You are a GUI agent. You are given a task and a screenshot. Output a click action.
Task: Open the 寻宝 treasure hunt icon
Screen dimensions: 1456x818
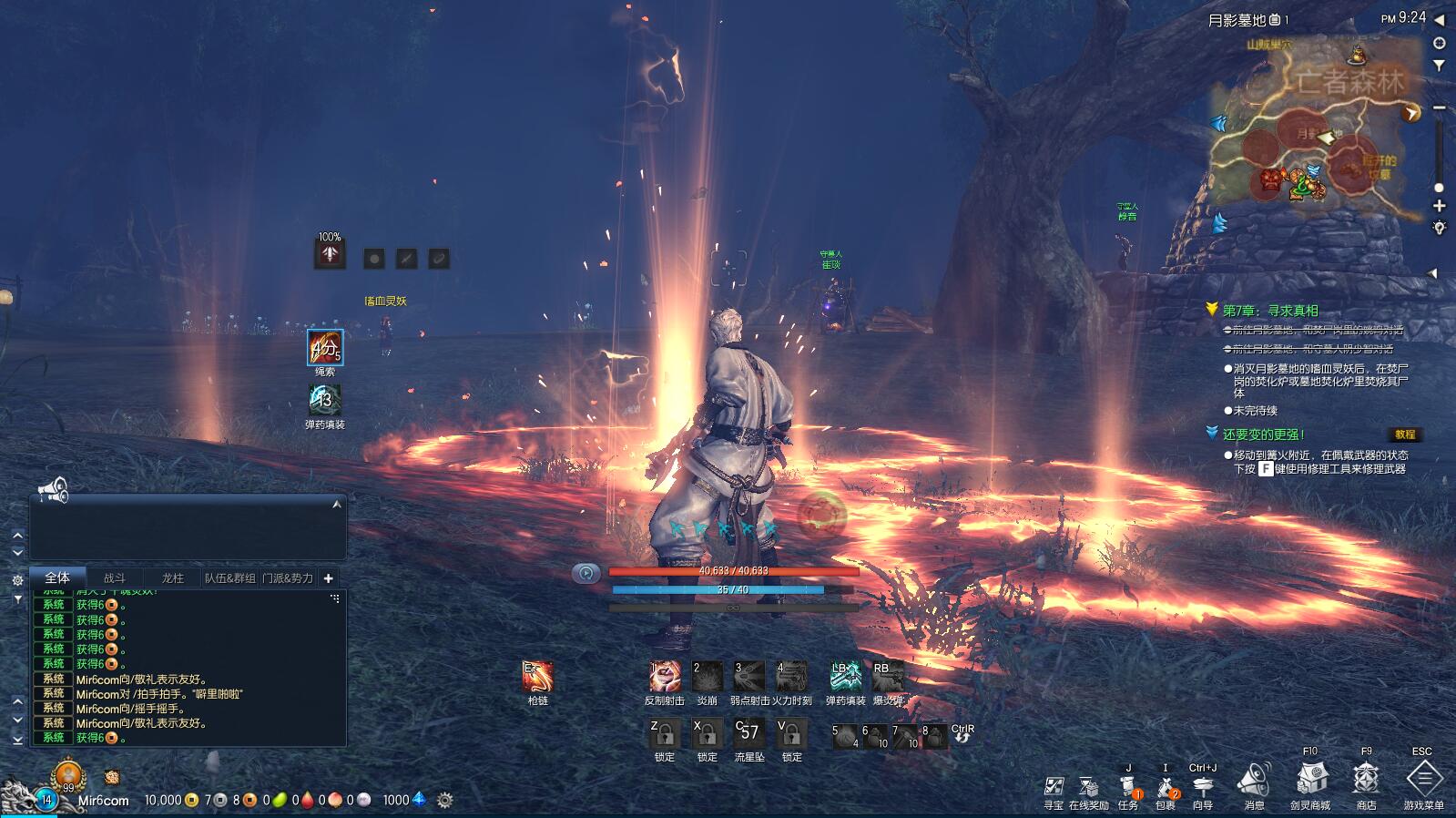[x=1054, y=787]
